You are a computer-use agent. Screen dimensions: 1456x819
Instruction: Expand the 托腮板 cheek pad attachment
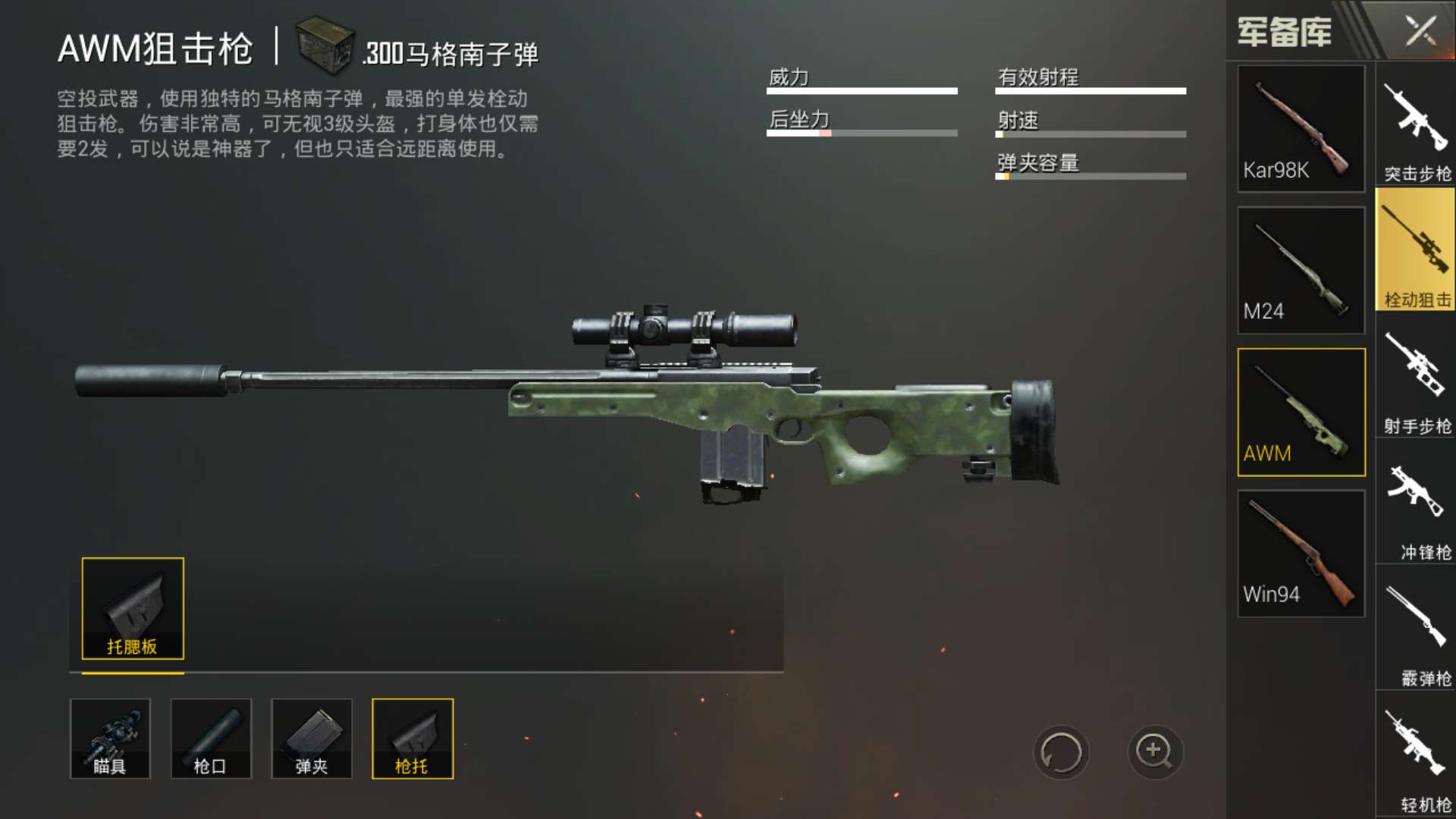point(130,610)
